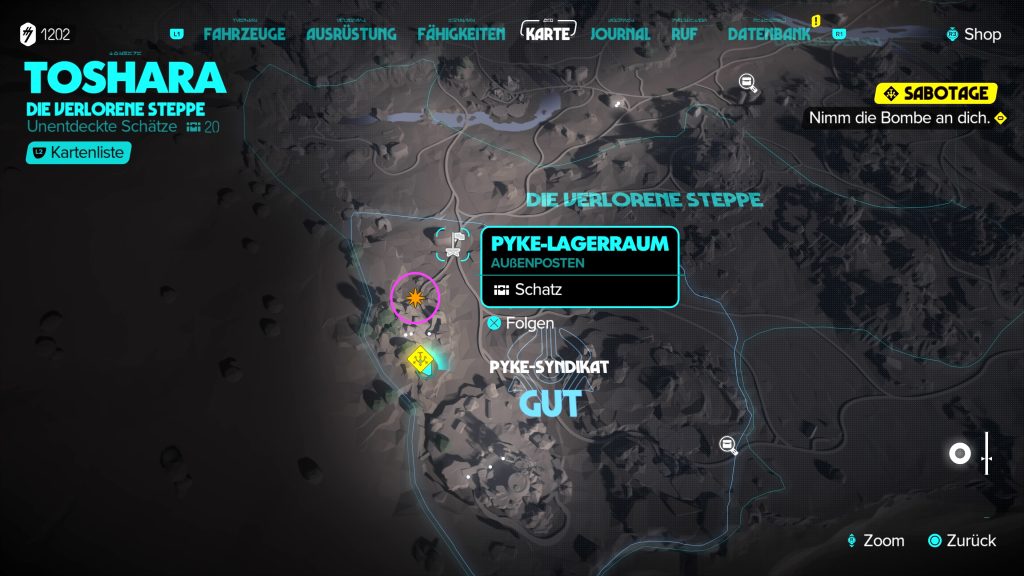Open the Ruf tab
Viewport: 1024px width, 576px height.
click(685, 34)
